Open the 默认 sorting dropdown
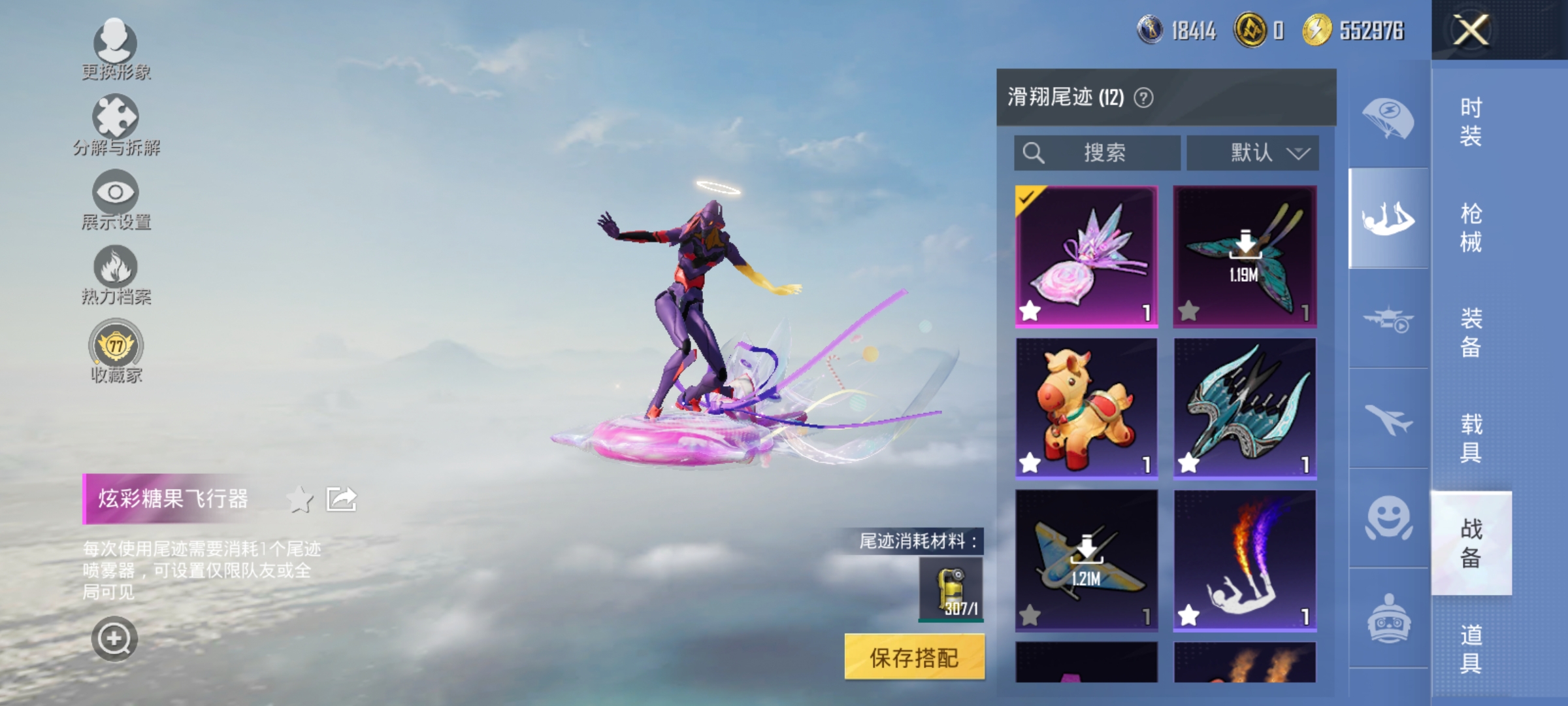Screen dimensions: 1568x706 [x=1250, y=152]
